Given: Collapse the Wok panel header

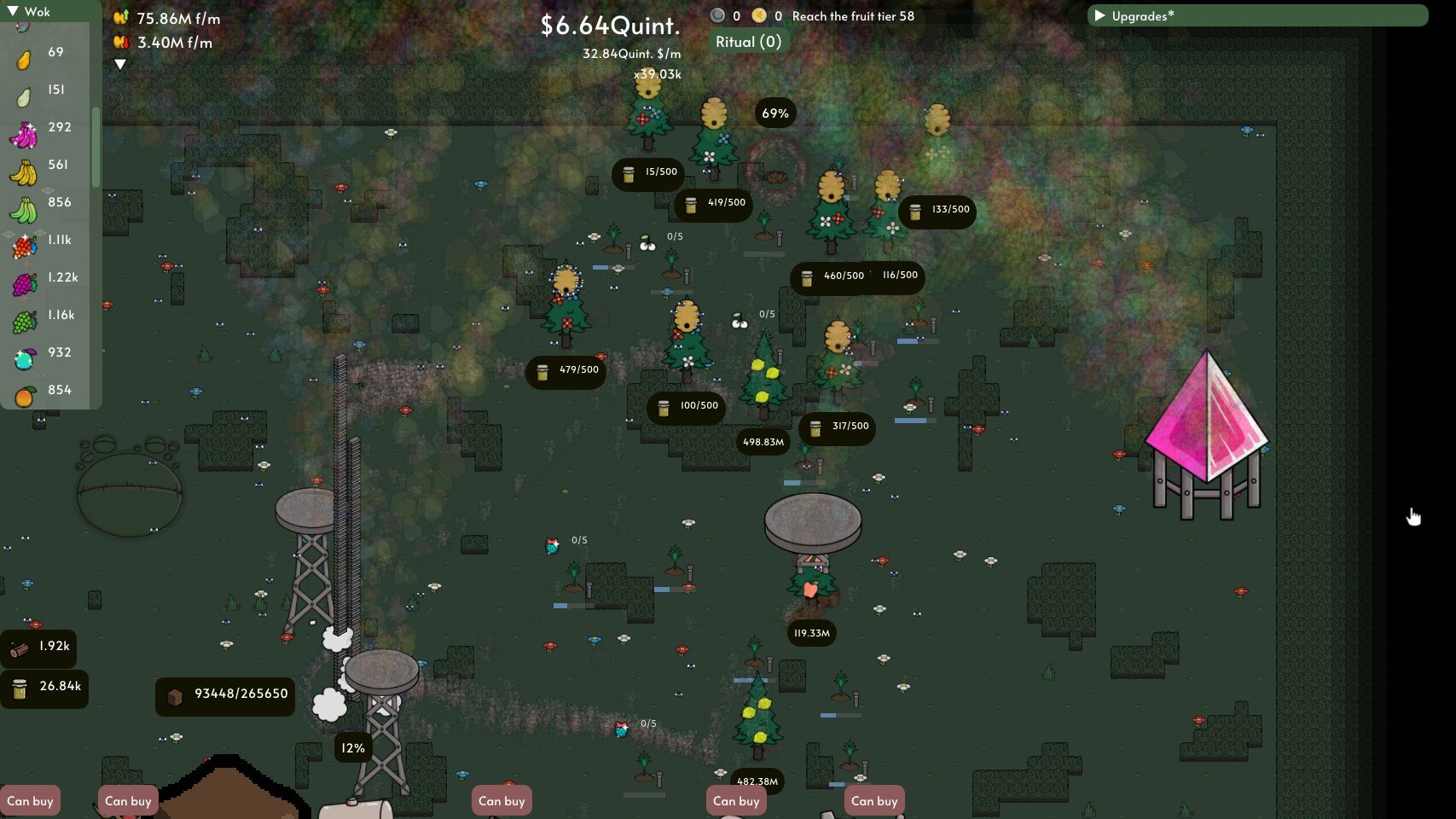Looking at the screenshot, I should pyautogui.click(x=29, y=11).
